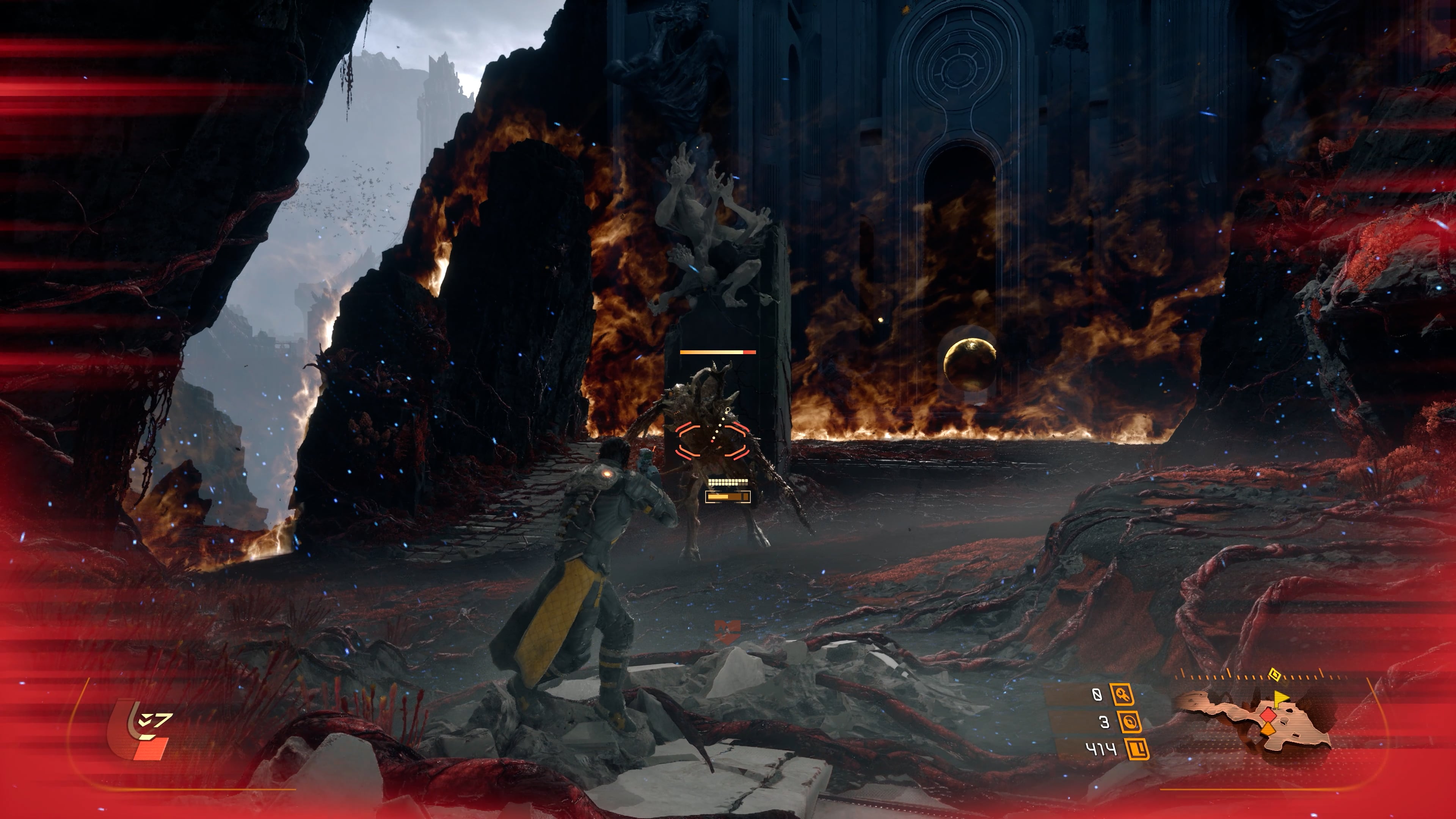Click the square currency icon beside 414
The image size is (1456, 819).
(x=1137, y=750)
